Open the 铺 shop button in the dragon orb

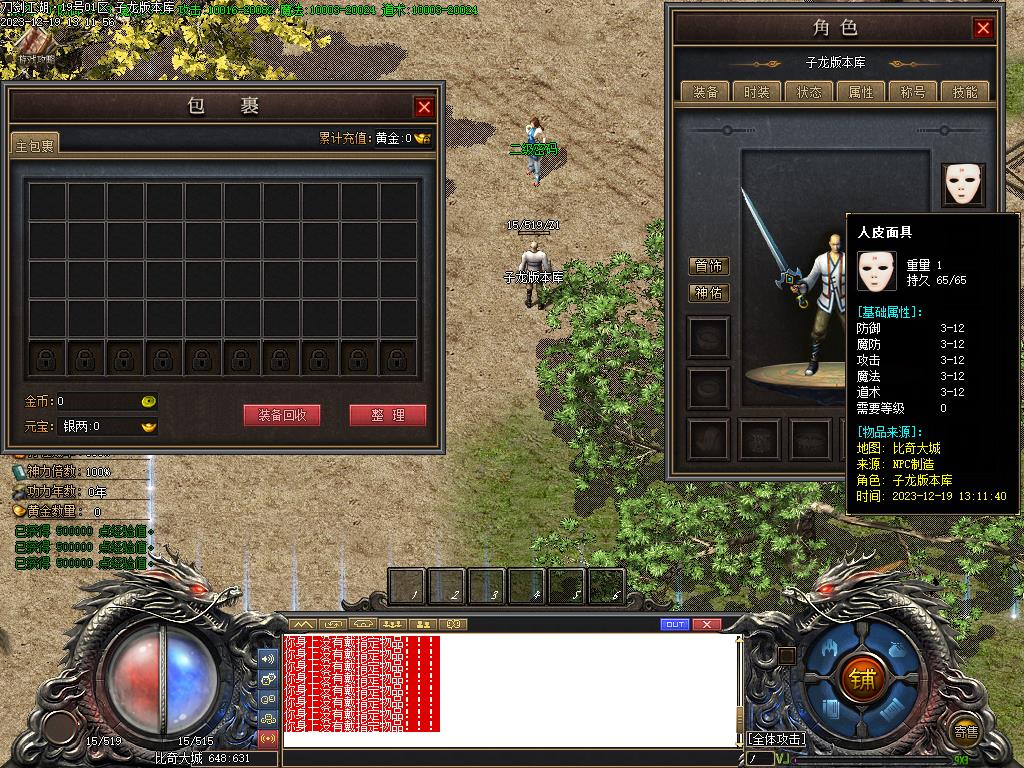861,678
